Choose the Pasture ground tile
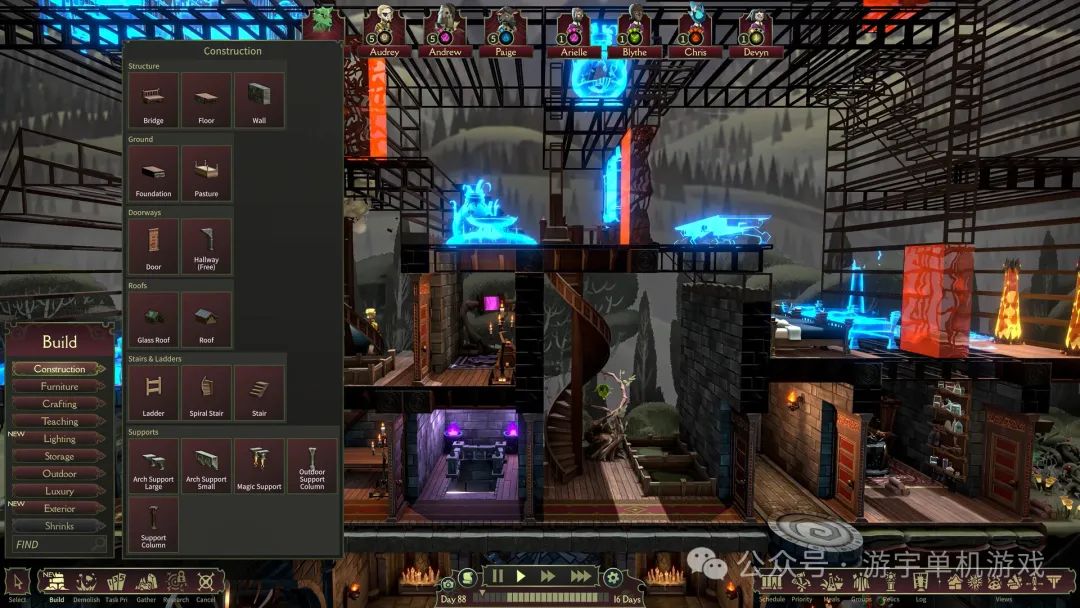This screenshot has width=1080, height=608. [206, 173]
